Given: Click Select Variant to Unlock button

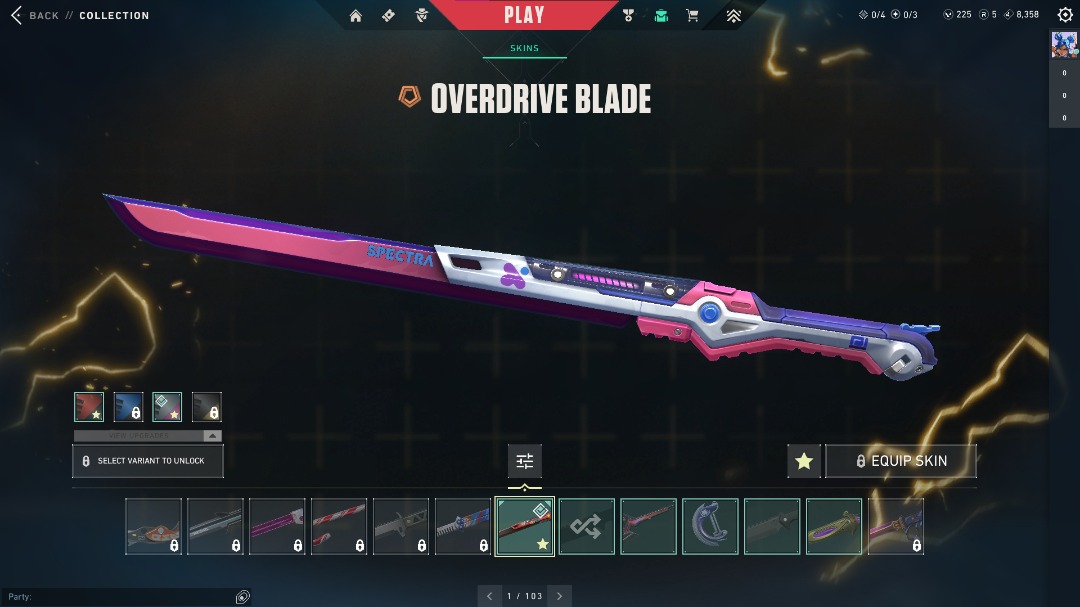Looking at the screenshot, I should coord(148,461).
